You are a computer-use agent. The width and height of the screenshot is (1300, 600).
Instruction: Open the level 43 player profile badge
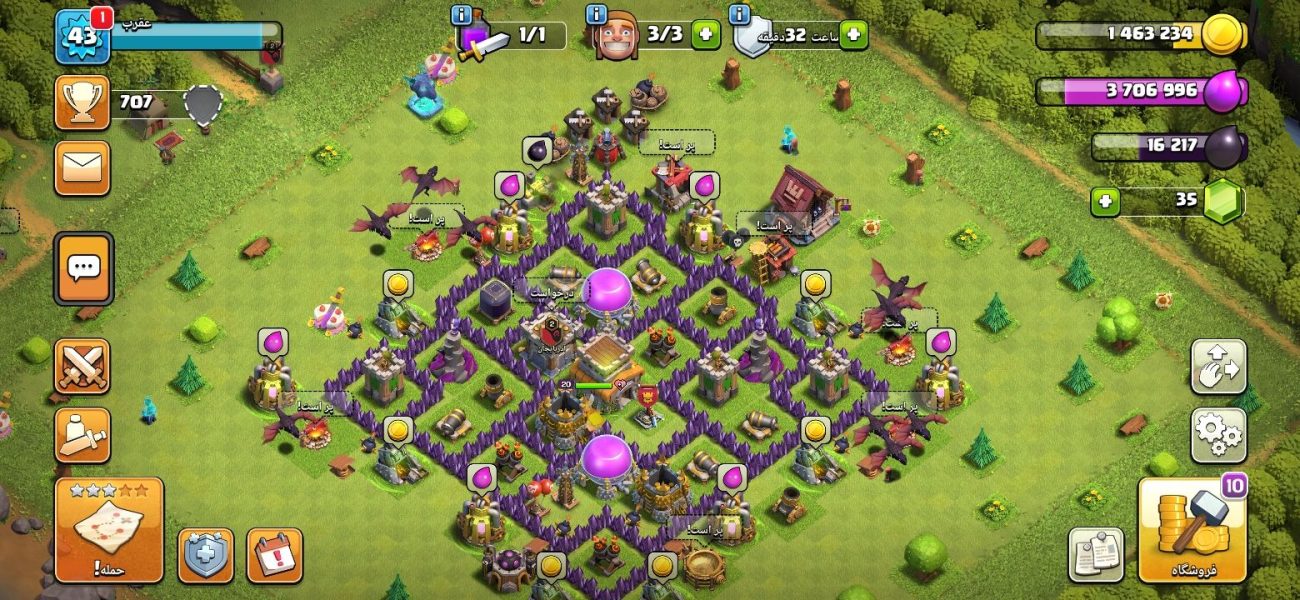click(82, 37)
